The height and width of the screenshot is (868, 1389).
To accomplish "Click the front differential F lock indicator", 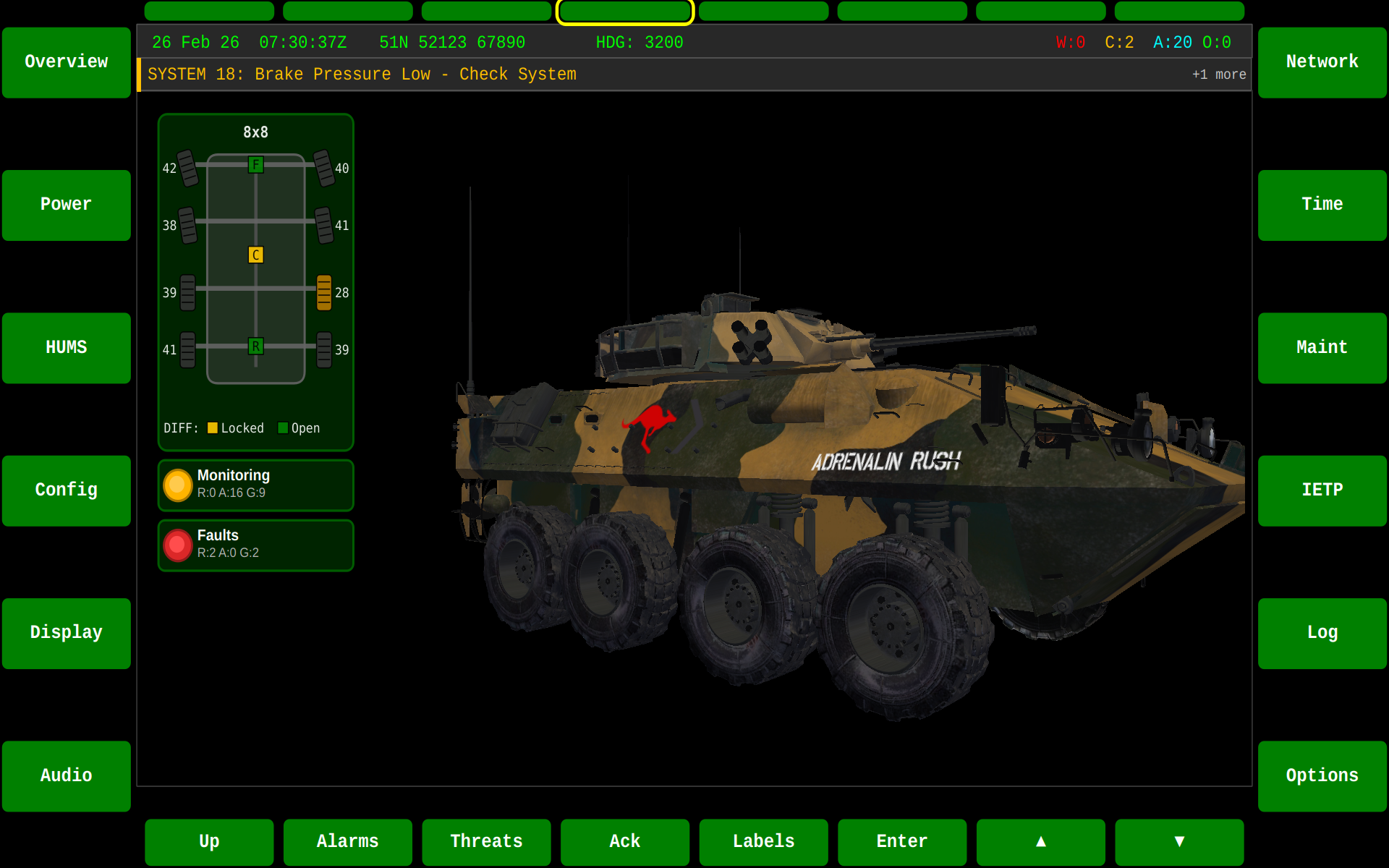I will point(255,165).
